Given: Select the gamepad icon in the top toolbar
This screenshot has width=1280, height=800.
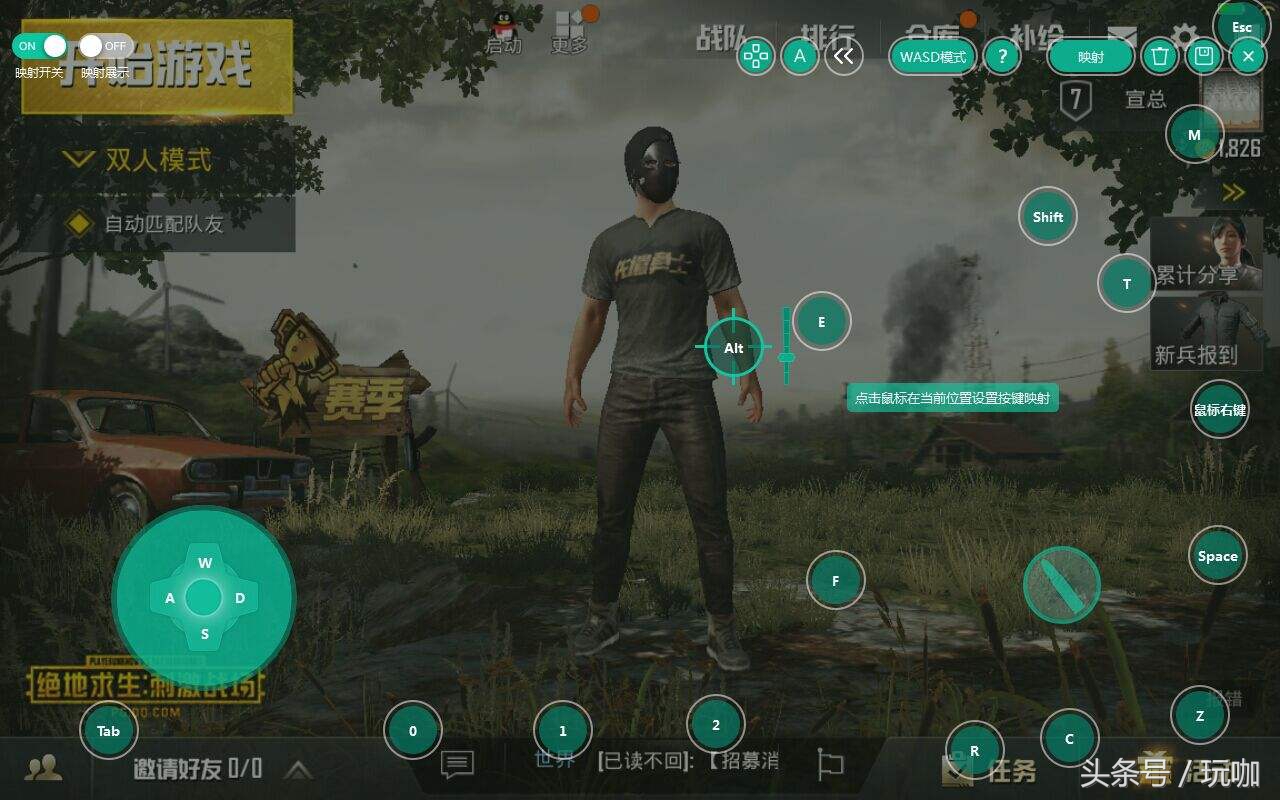Looking at the screenshot, I should 757,57.
